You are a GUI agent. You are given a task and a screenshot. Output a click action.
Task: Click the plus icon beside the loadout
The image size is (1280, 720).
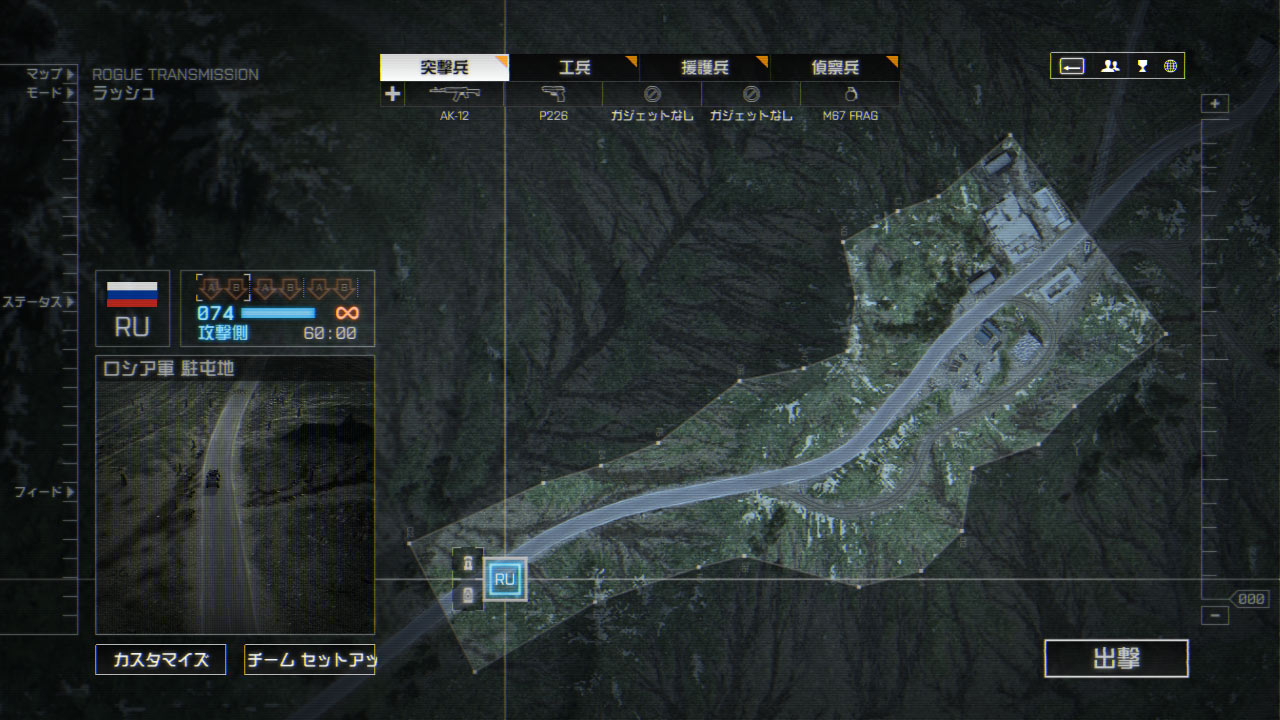click(x=392, y=94)
